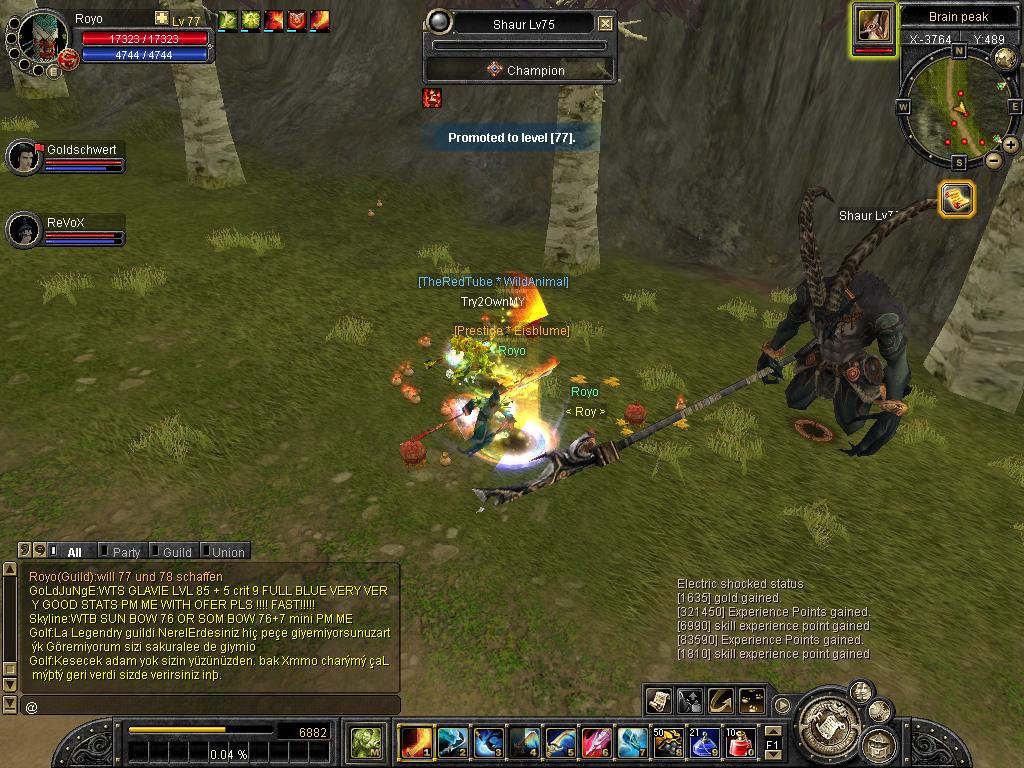Activate the spear skill in slot 6
The image size is (1024, 768).
595,742
